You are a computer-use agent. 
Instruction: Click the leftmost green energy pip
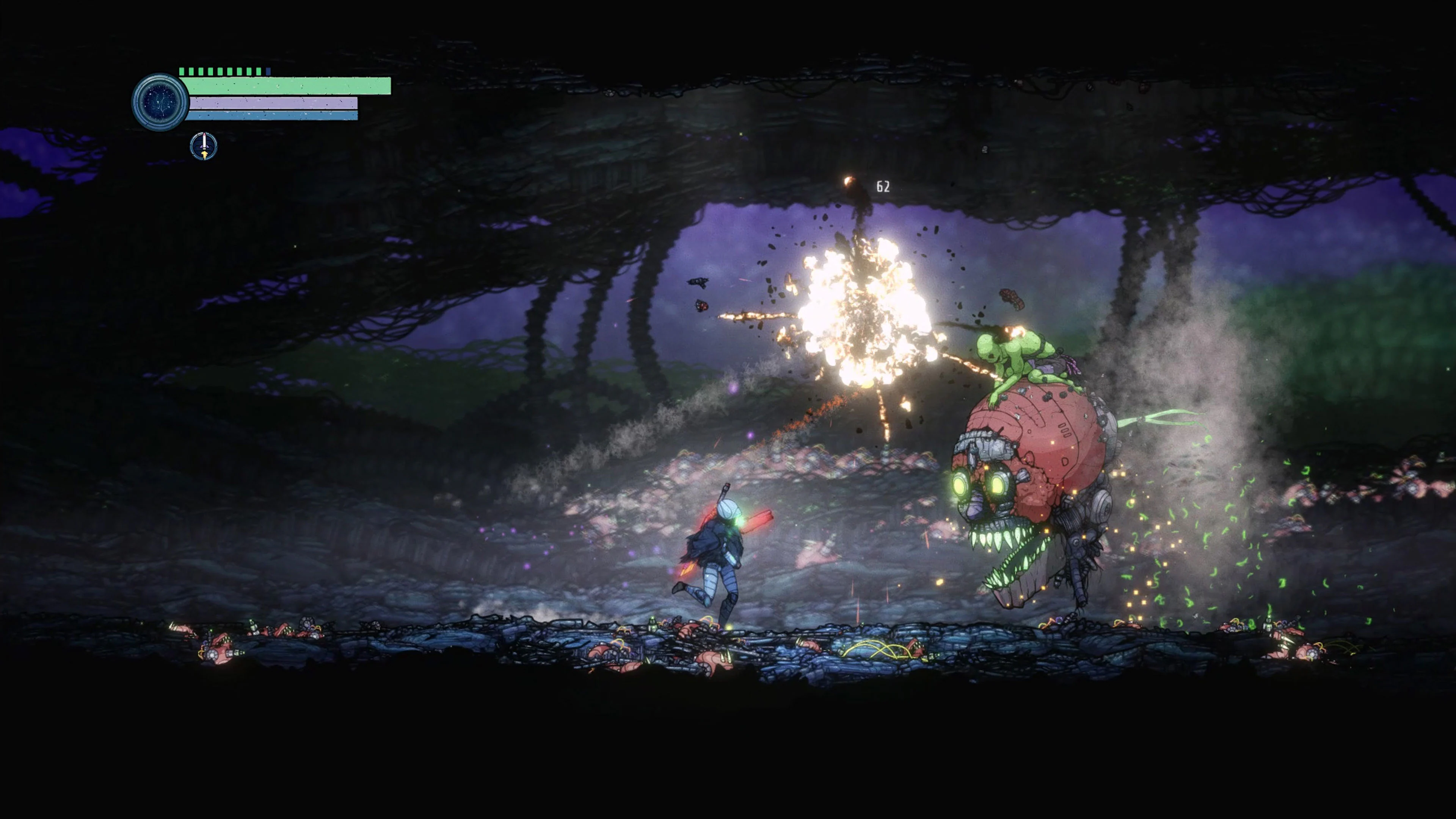pos(182,71)
